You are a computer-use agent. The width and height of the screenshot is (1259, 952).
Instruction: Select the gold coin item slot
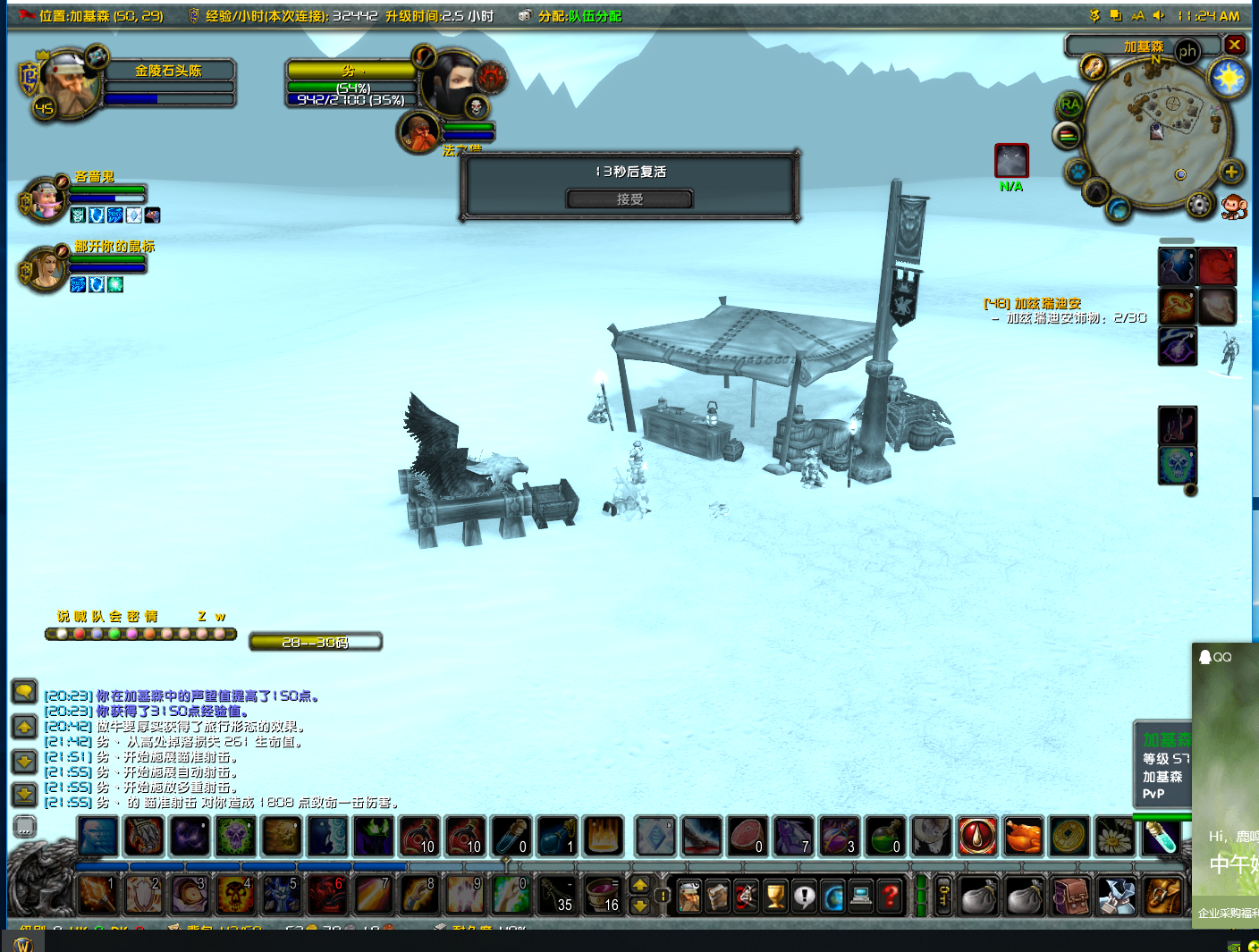1069,838
